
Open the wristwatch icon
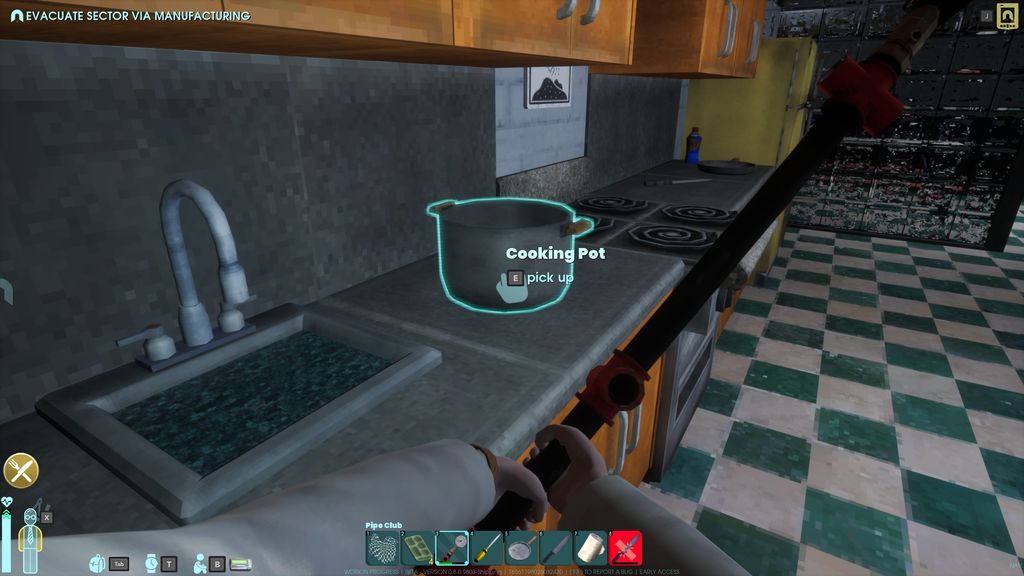point(150,564)
